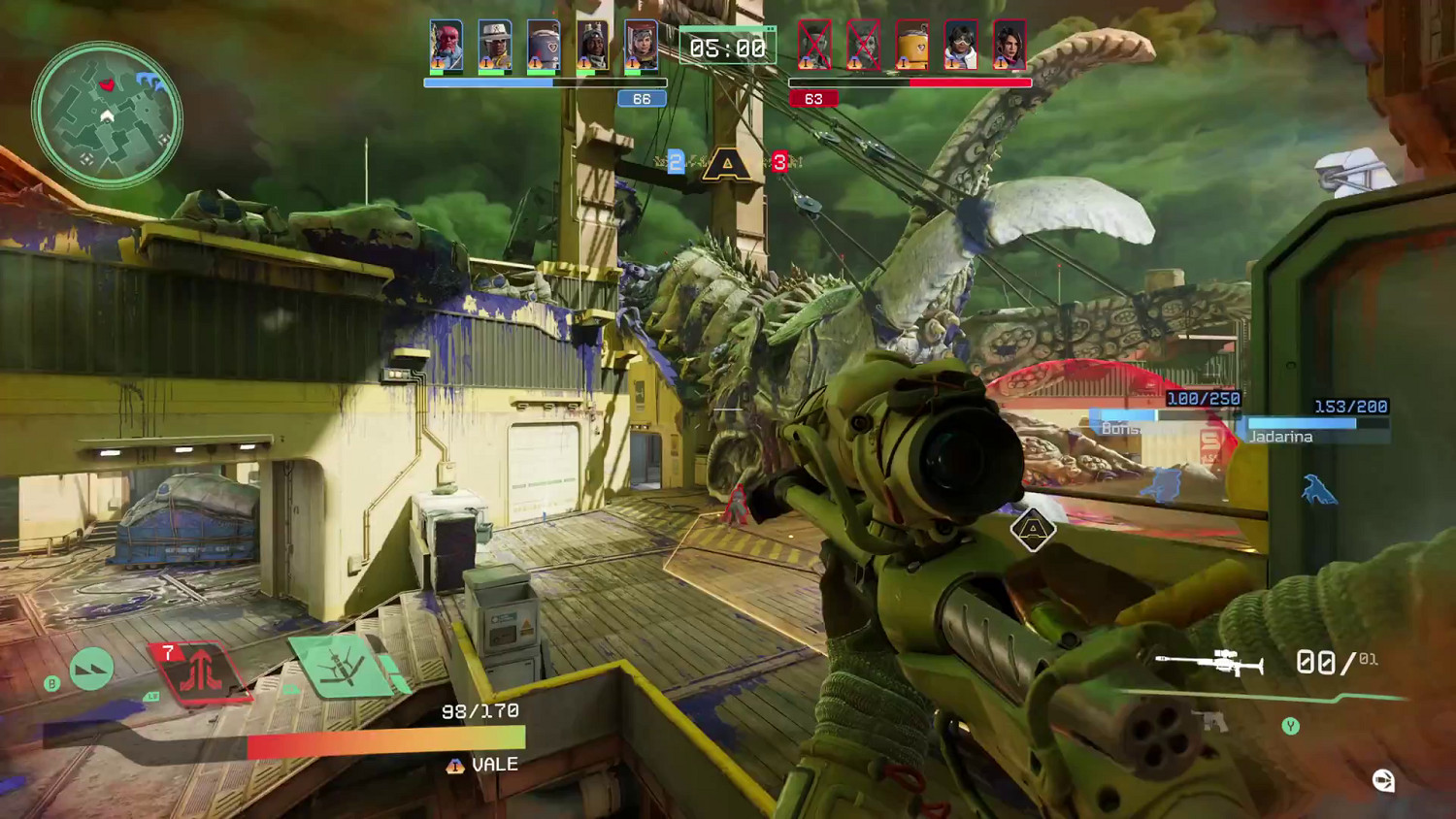Click the diamond zone A waypoint marker
Image resolution: width=1456 pixels, height=819 pixels.
click(1033, 529)
